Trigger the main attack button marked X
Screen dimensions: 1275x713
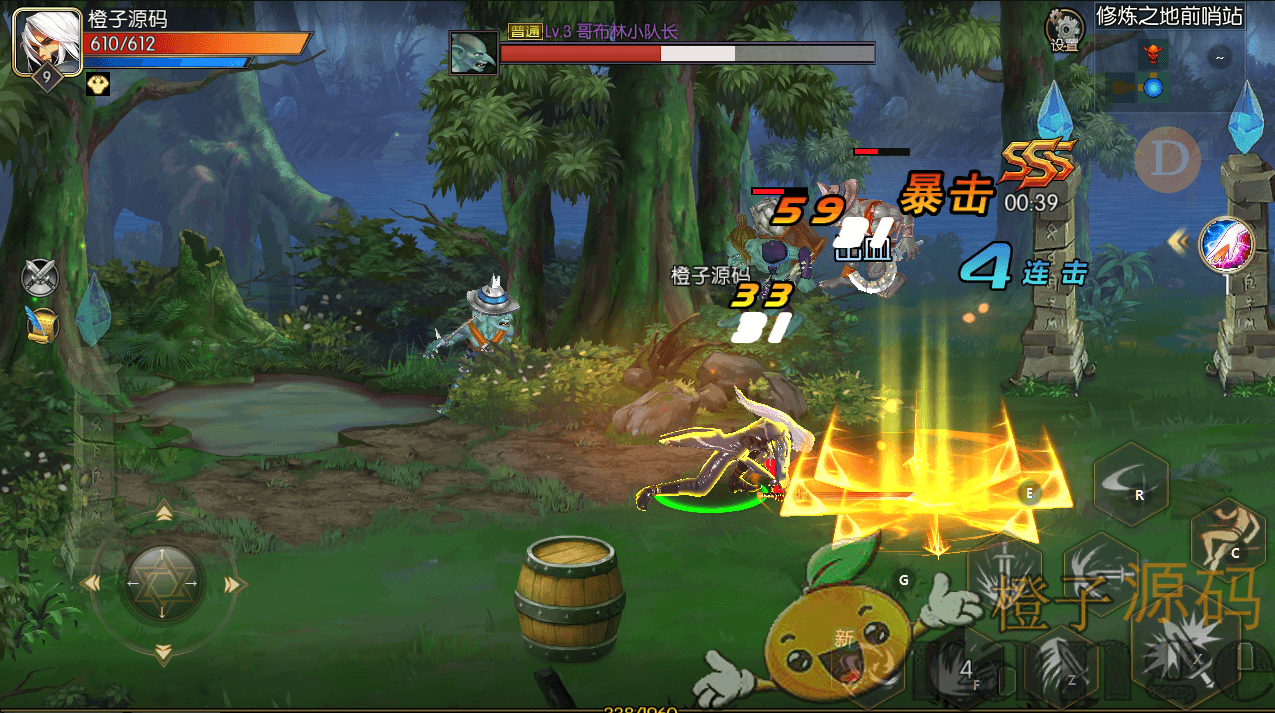[x=1185, y=650]
